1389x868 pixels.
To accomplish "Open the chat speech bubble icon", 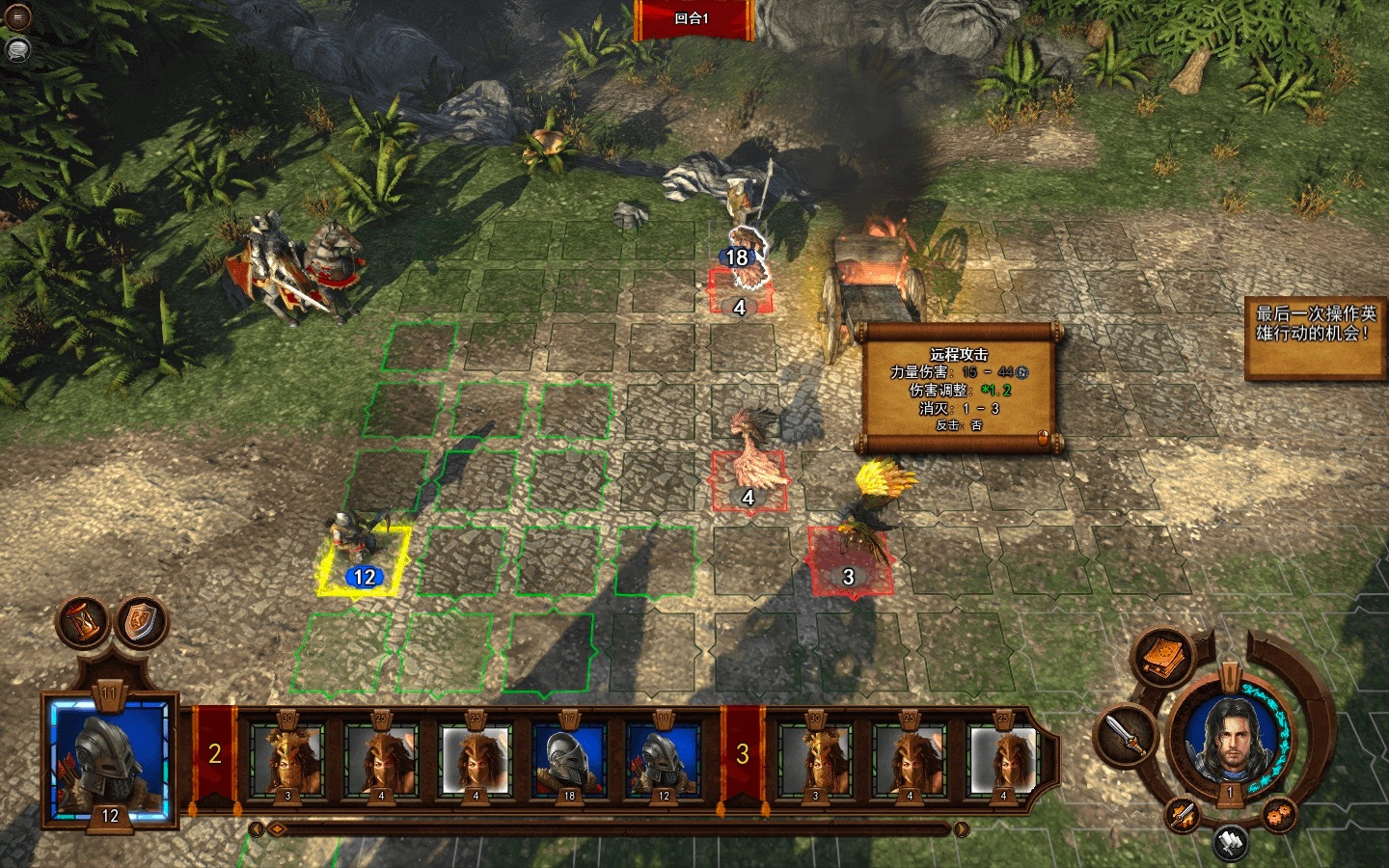I will [x=17, y=49].
